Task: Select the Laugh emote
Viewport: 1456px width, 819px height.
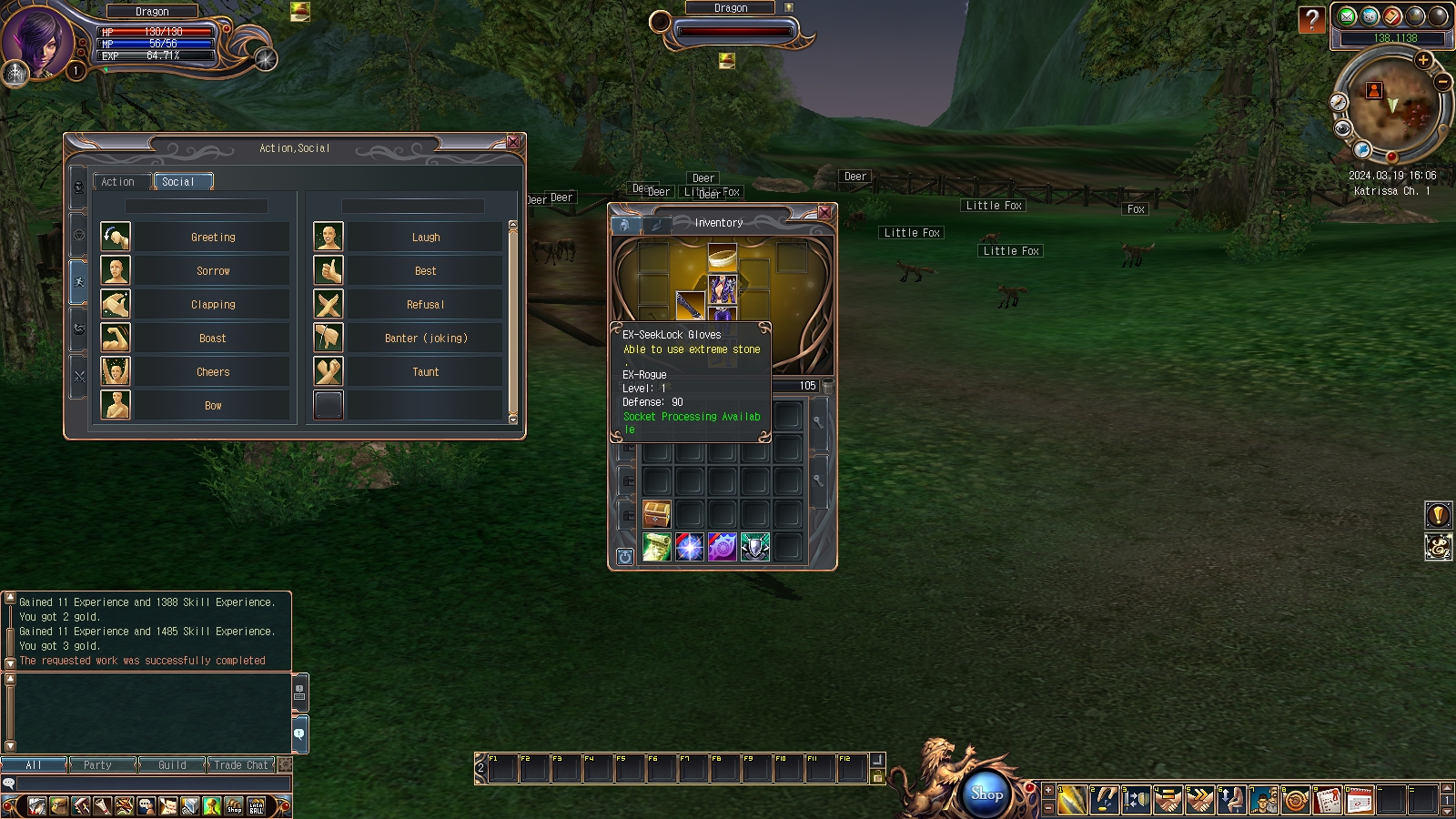Action: (425, 238)
